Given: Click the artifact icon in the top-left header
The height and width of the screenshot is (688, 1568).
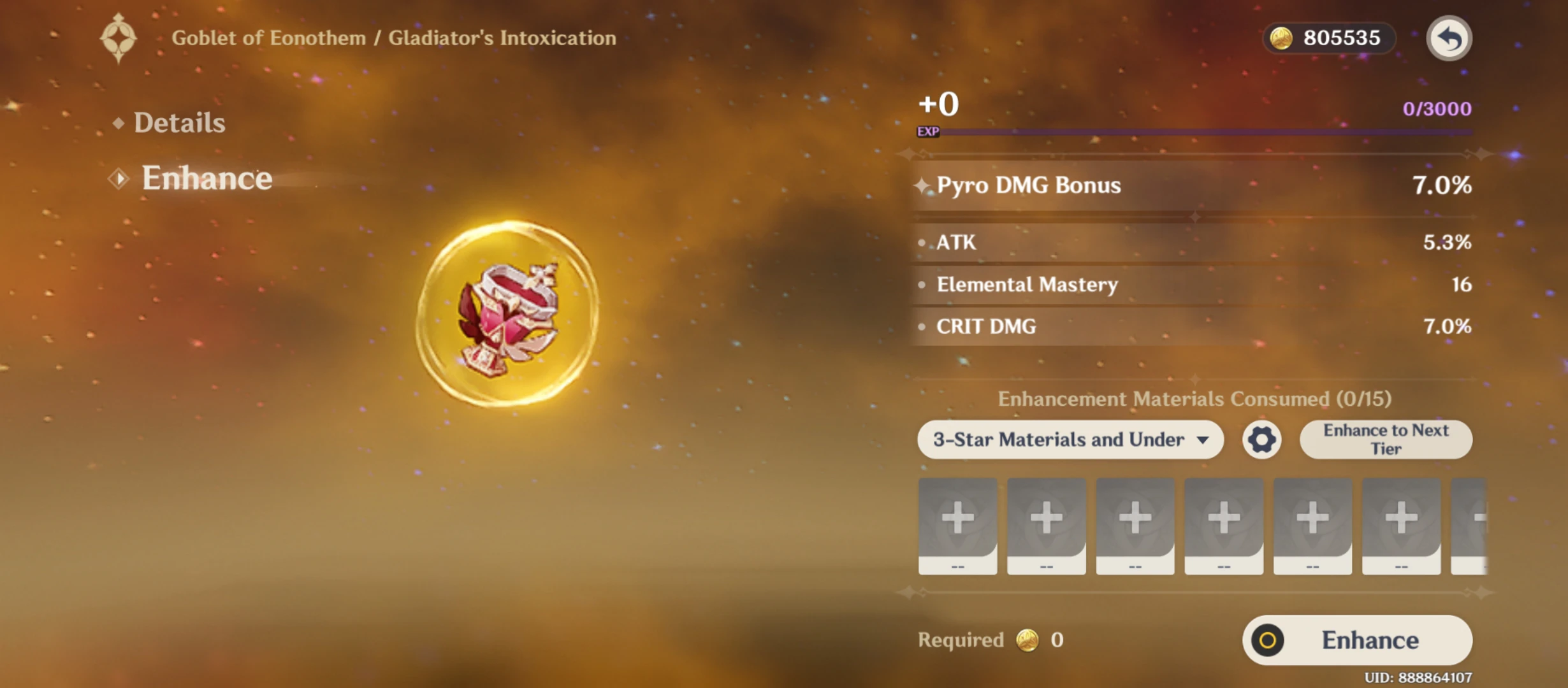Looking at the screenshot, I should [119, 38].
